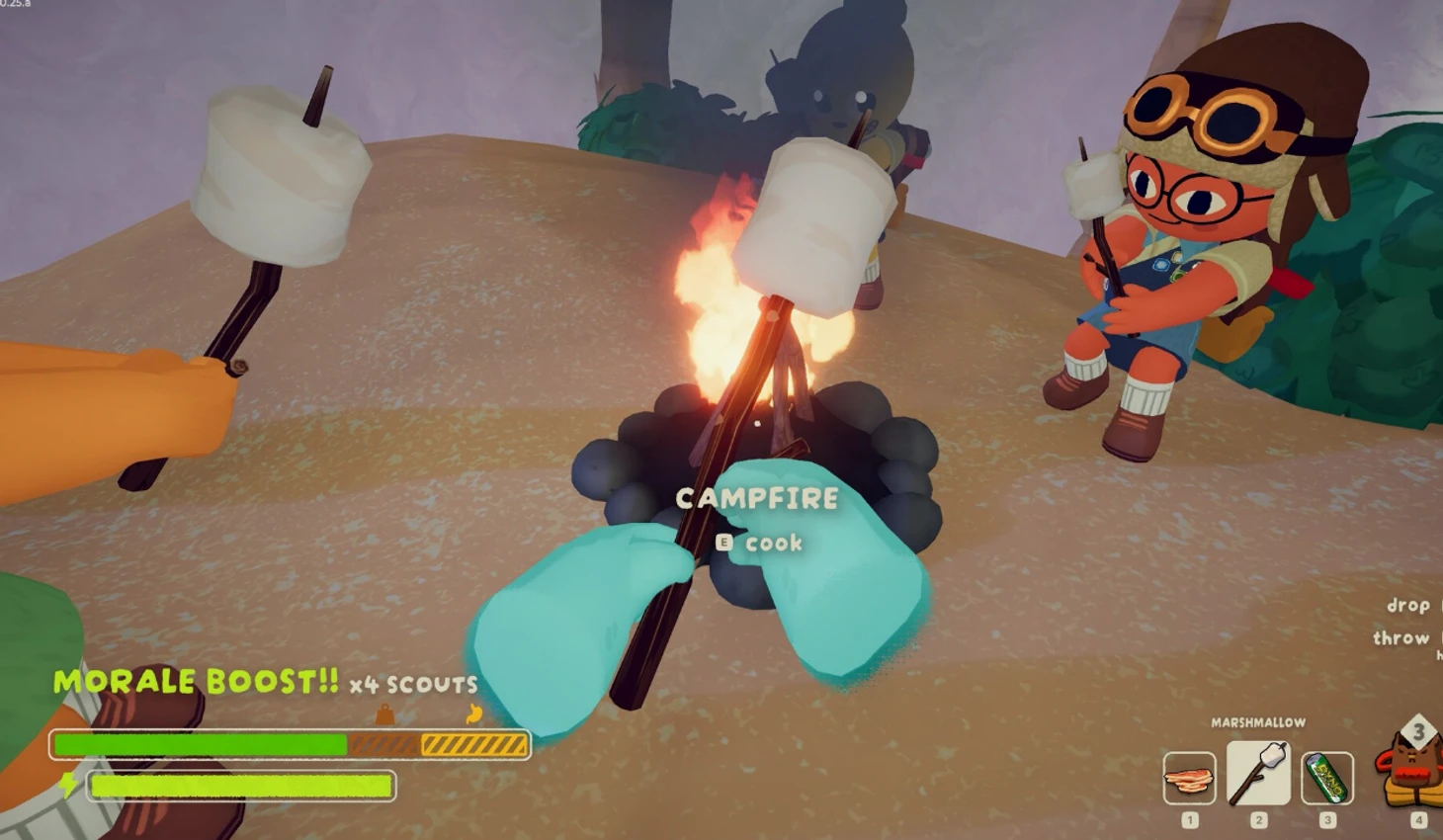Open the brown backpack slot
This screenshot has height=840, width=1443.
pos(1413,771)
